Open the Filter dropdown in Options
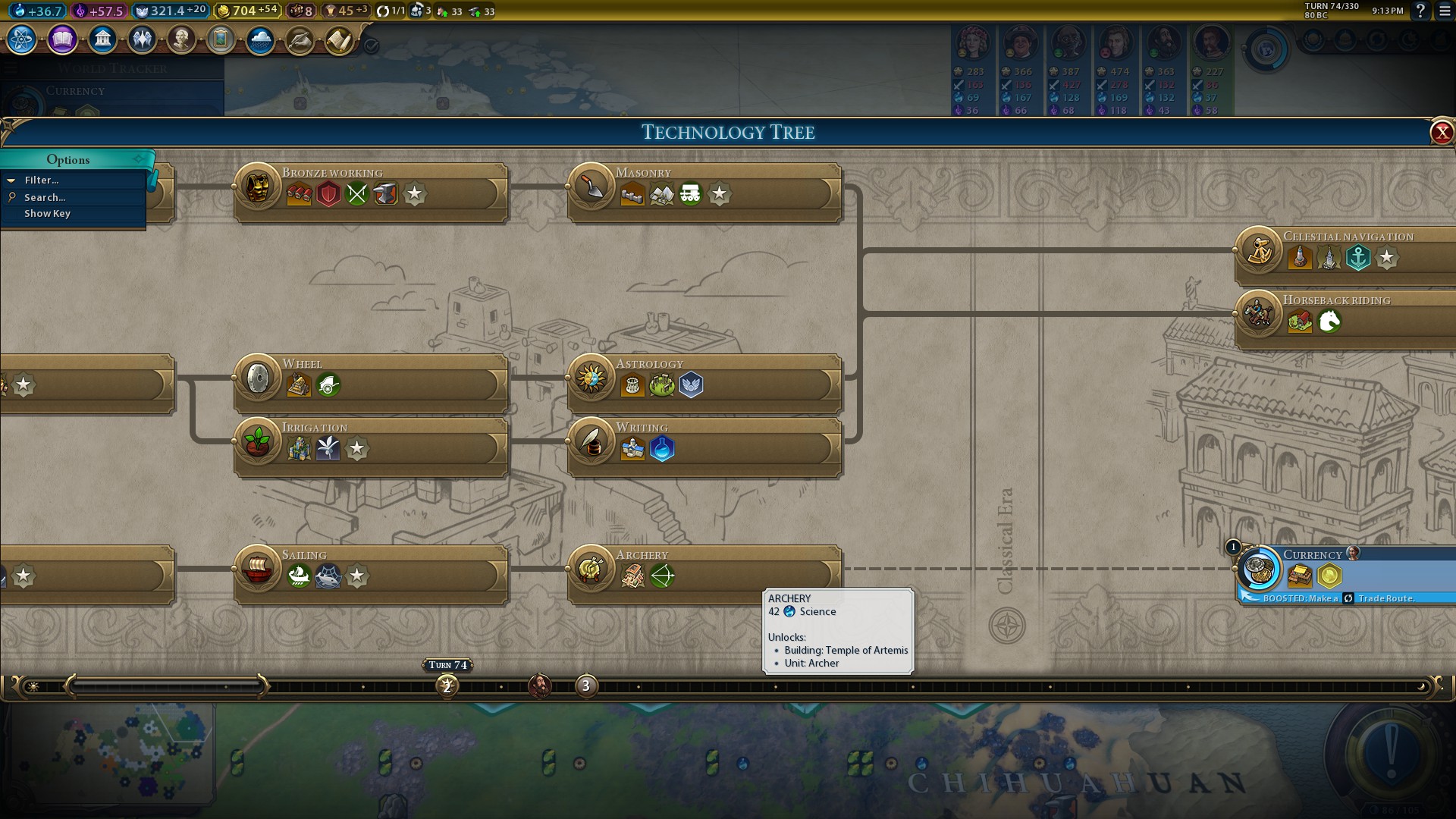1456x819 pixels. [x=42, y=180]
